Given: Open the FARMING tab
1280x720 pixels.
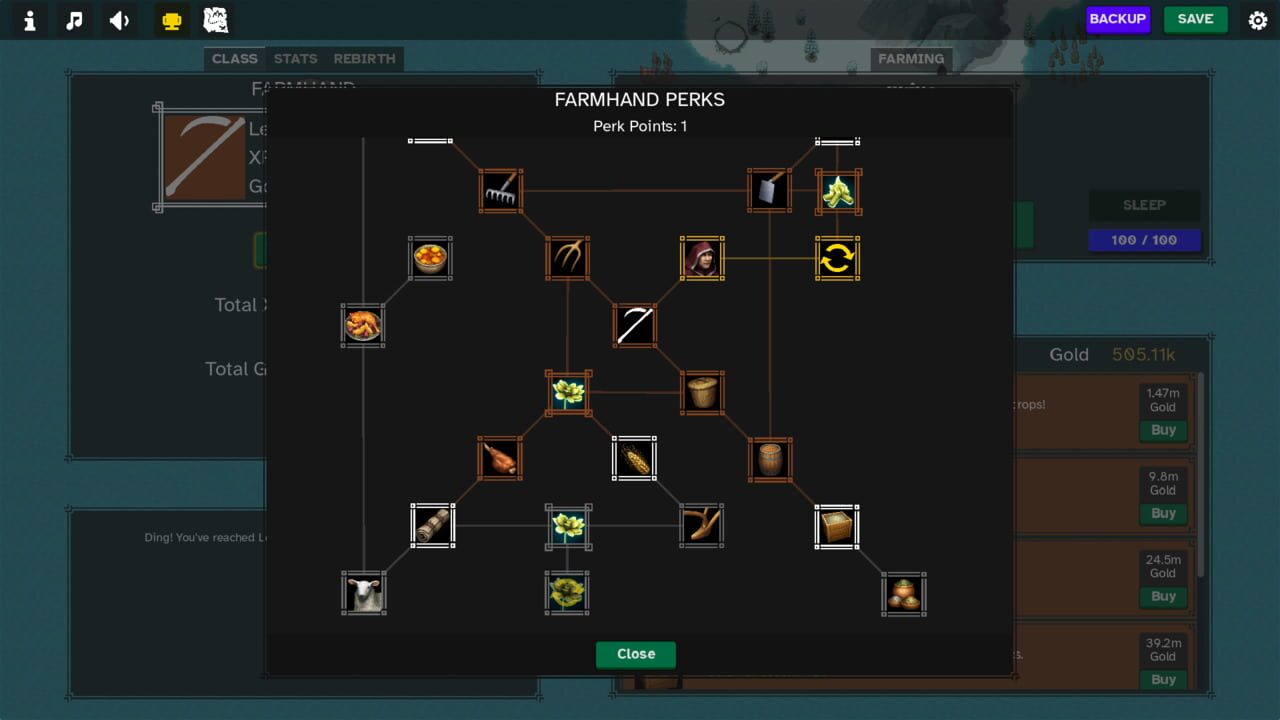Looking at the screenshot, I should pyautogui.click(x=911, y=59).
